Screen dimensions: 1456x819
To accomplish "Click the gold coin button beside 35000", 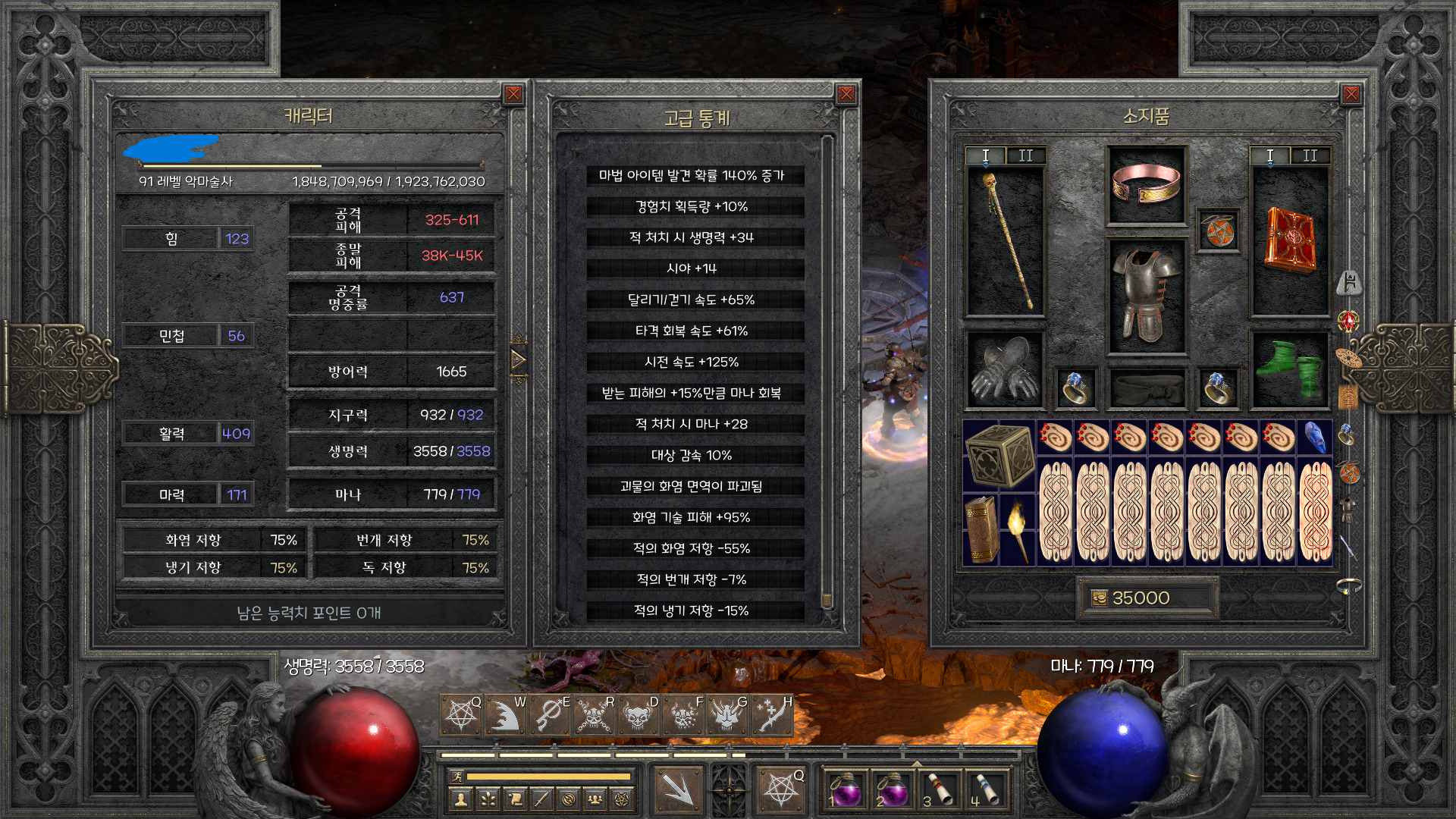I will pyautogui.click(x=1099, y=598).
